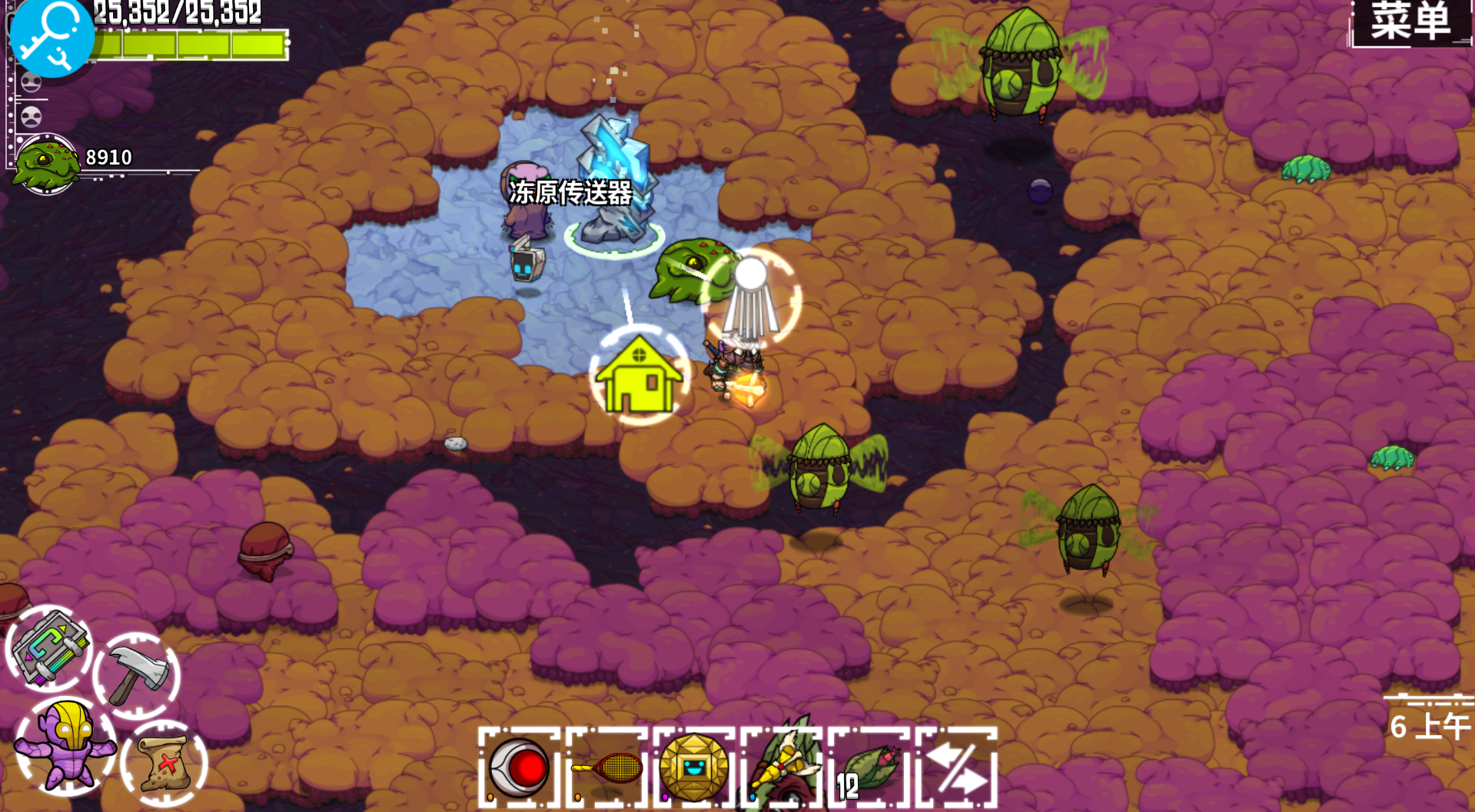The image size is (1475, 812).
Task: Open the rainbow crafting book
Action: pyautogui.click(x=49, y=649)
